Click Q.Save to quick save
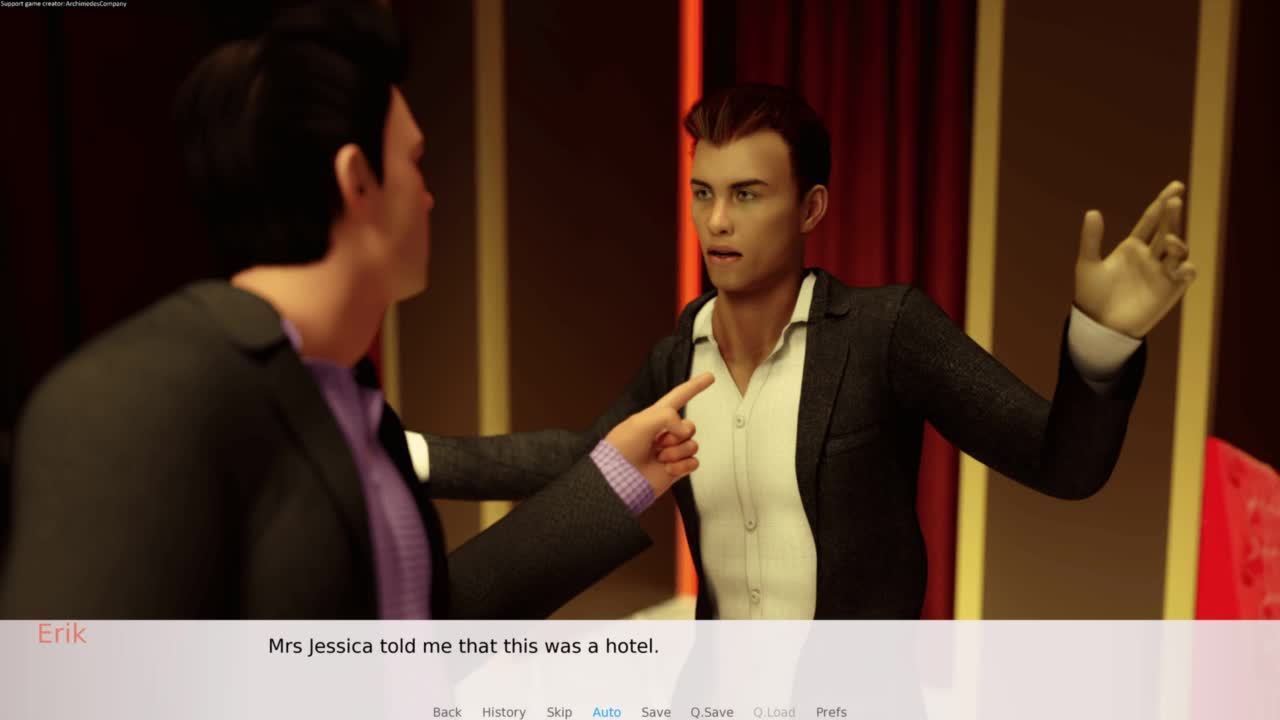 pos(711,712)
